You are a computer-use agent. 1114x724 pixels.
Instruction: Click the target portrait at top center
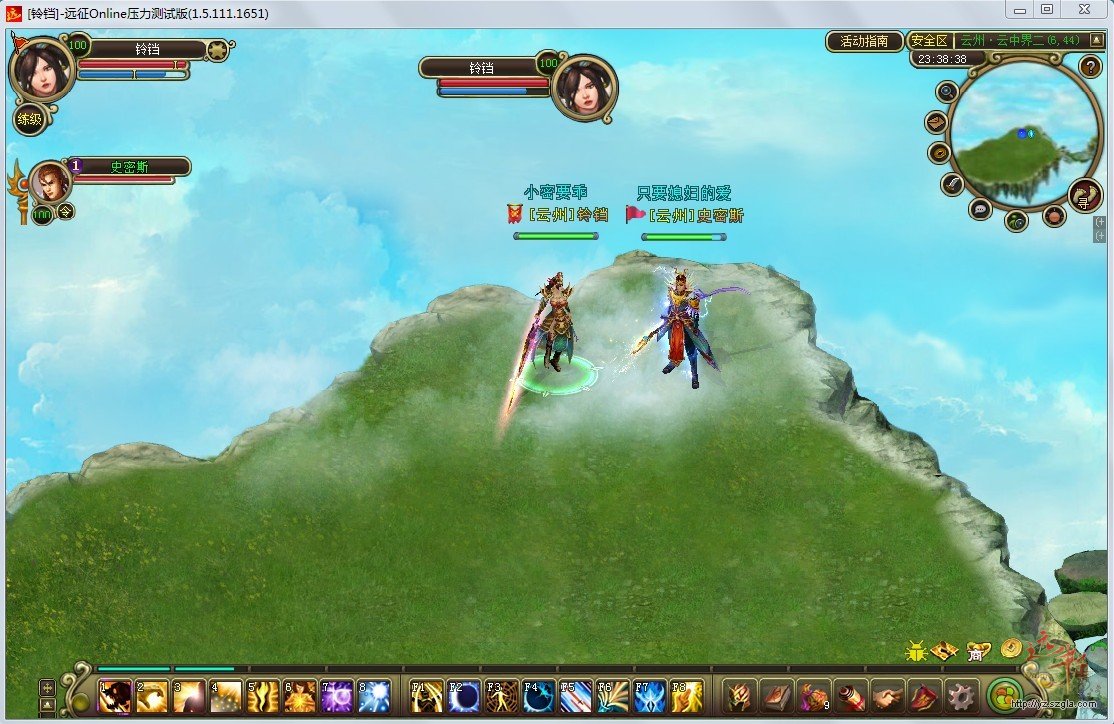click(x=583, y=88)
